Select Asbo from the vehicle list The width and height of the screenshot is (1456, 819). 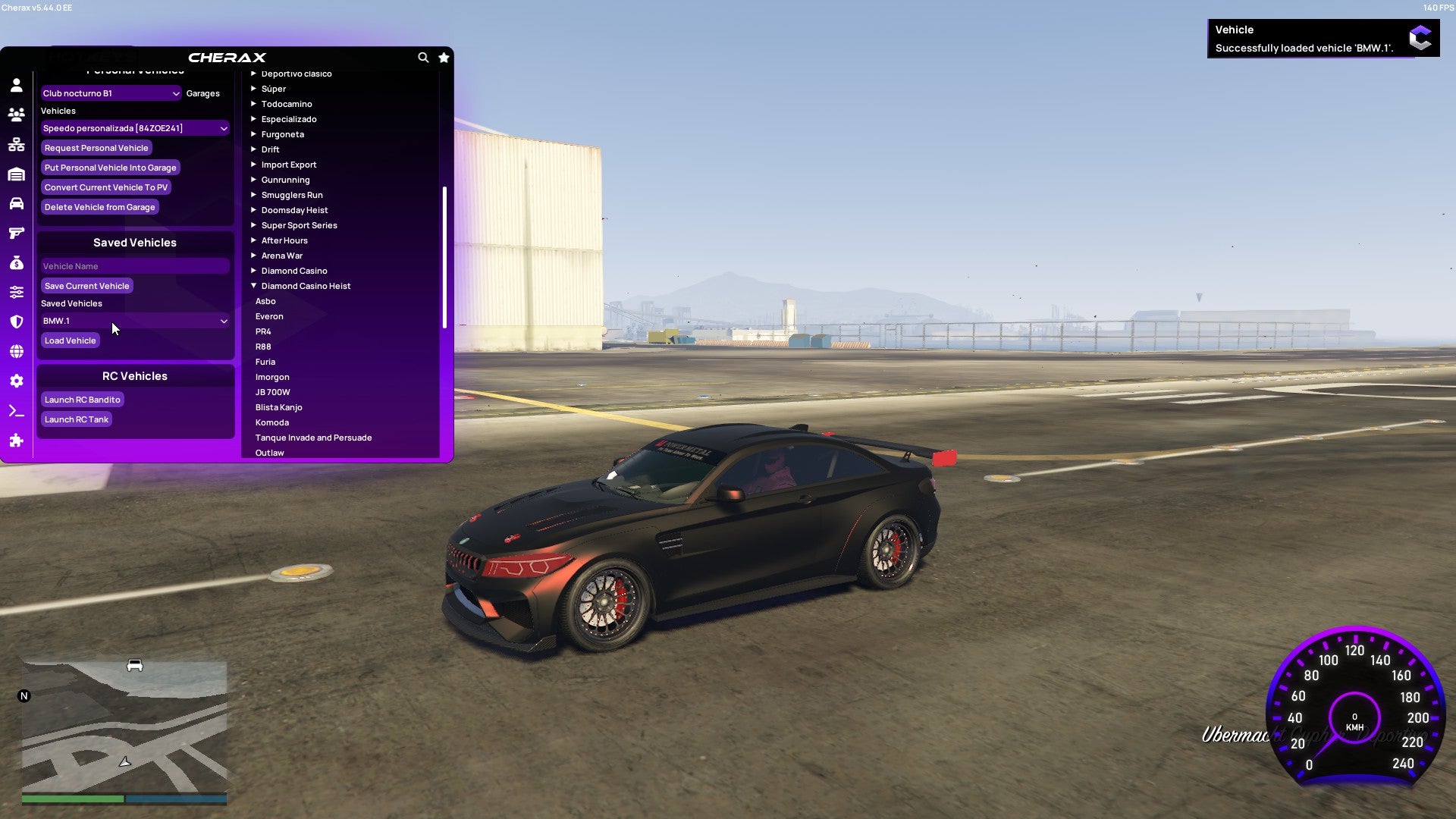(266, 301)
